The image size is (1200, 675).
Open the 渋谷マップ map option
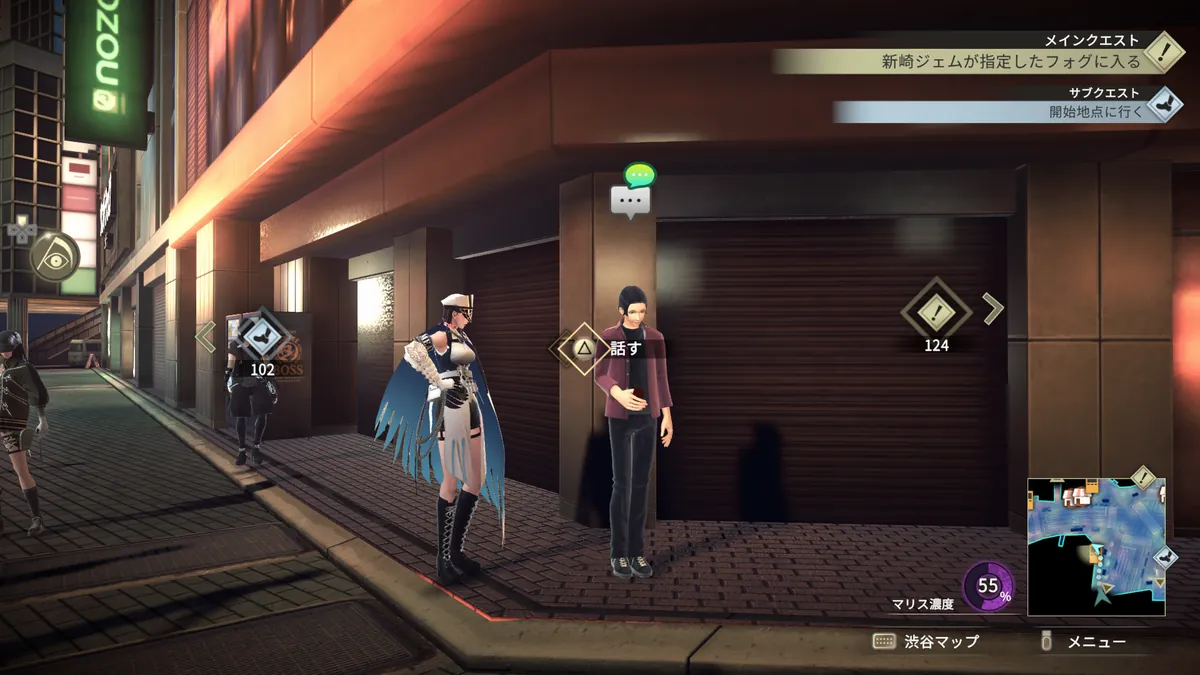[926, 642]
